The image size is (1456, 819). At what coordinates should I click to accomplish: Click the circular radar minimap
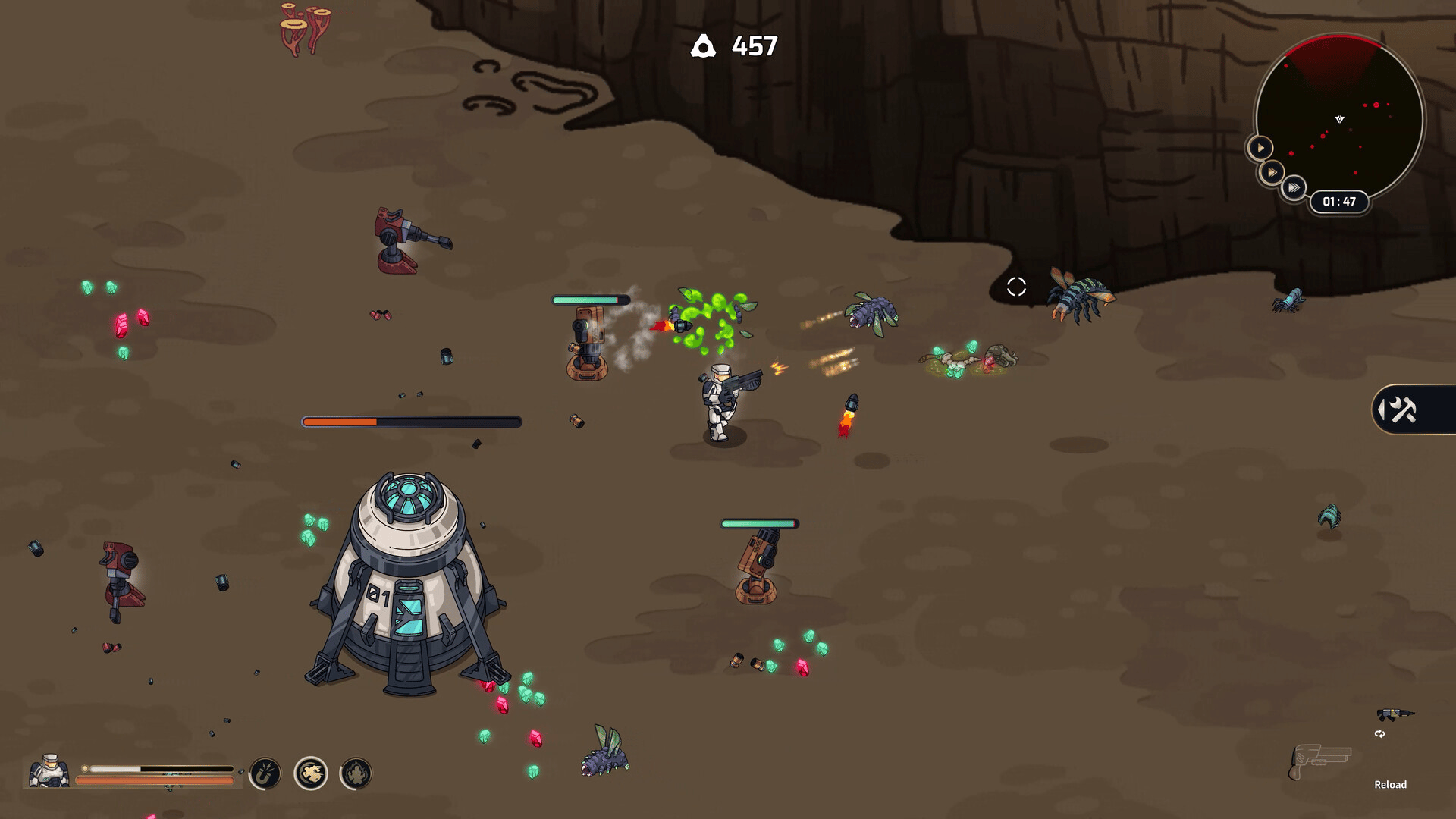1339,114
